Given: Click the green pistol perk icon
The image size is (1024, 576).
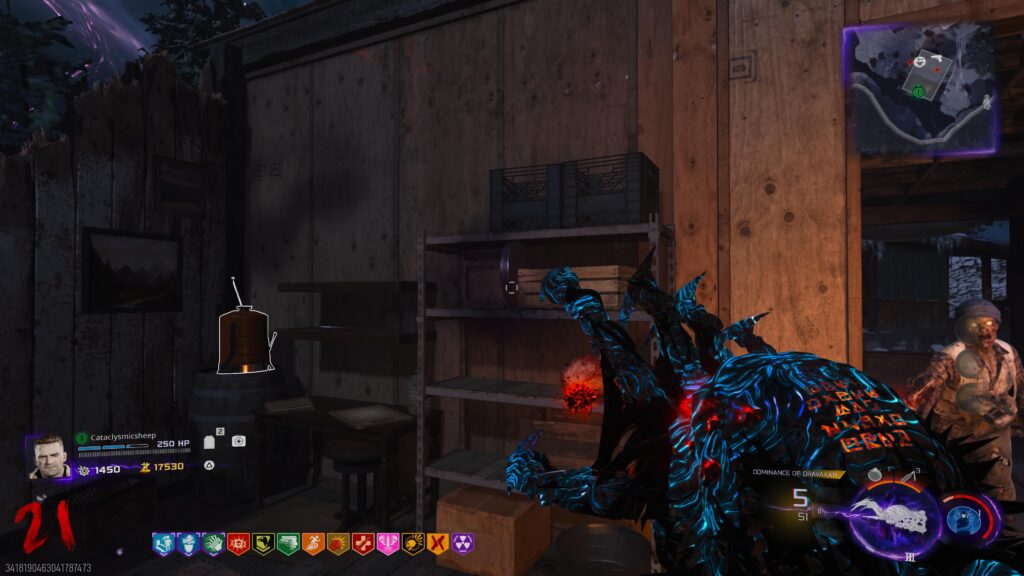Looking at the screenshot, I should (x=287, y=543).
